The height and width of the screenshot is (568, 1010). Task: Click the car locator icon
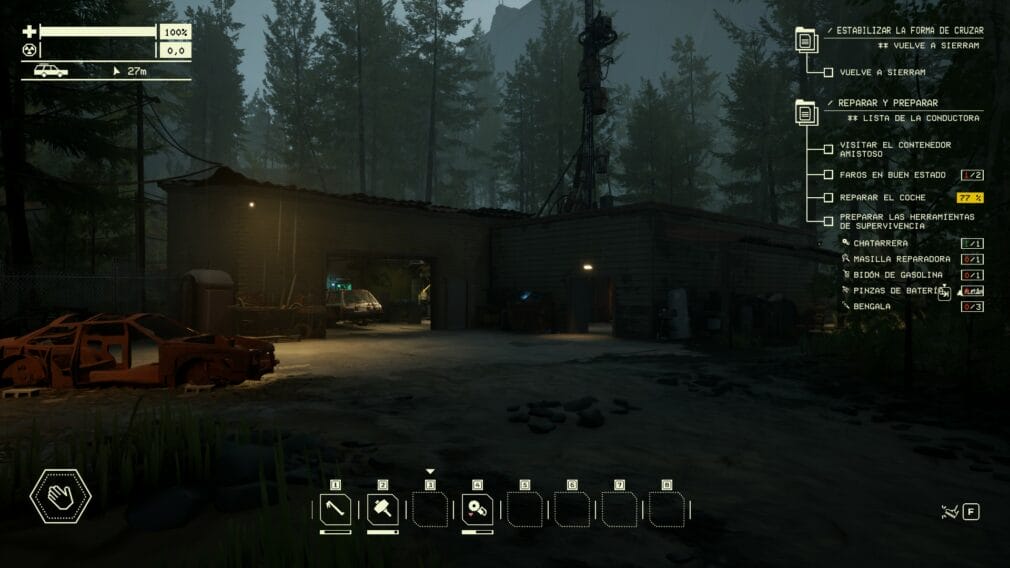50,71
